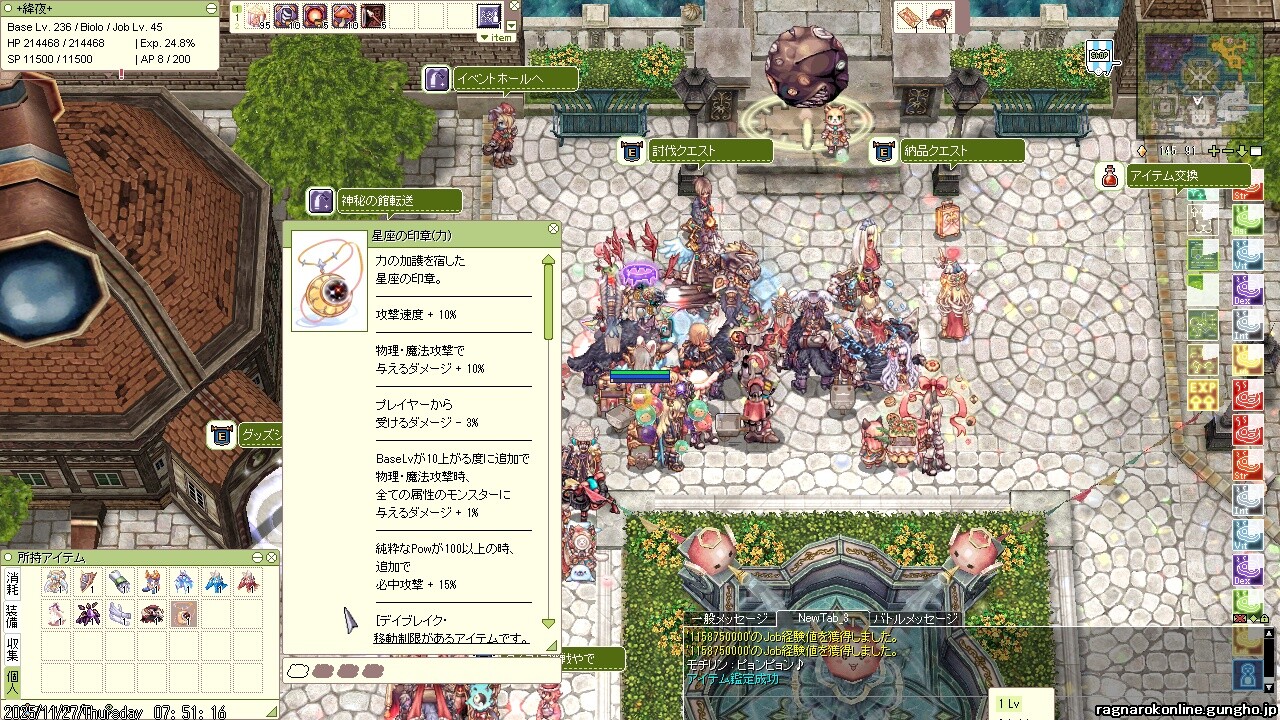1280x720 pixels.
Task: Switch to the 装備 inventory tab
Action: (x=12, y=614)
